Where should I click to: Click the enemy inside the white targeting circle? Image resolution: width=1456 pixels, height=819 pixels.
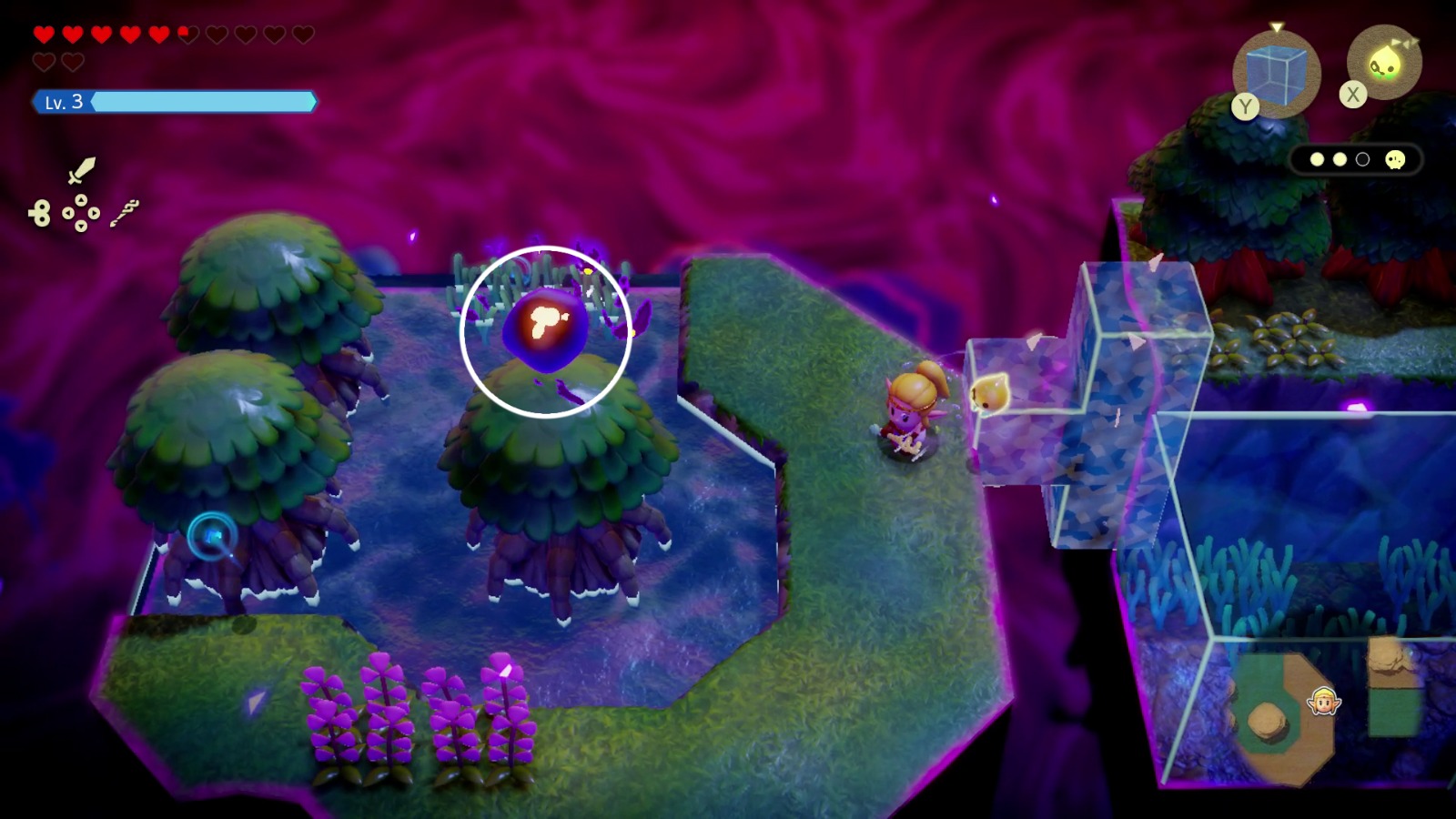[546, 329]
